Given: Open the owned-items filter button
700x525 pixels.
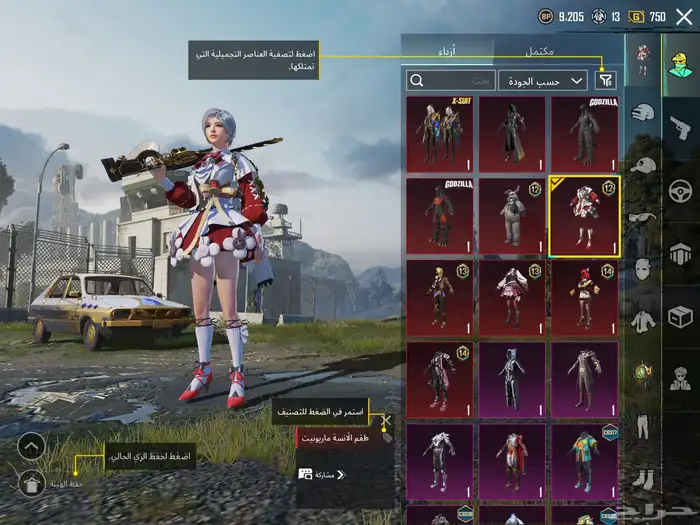Looking at the screenshot, I should 606,80.
